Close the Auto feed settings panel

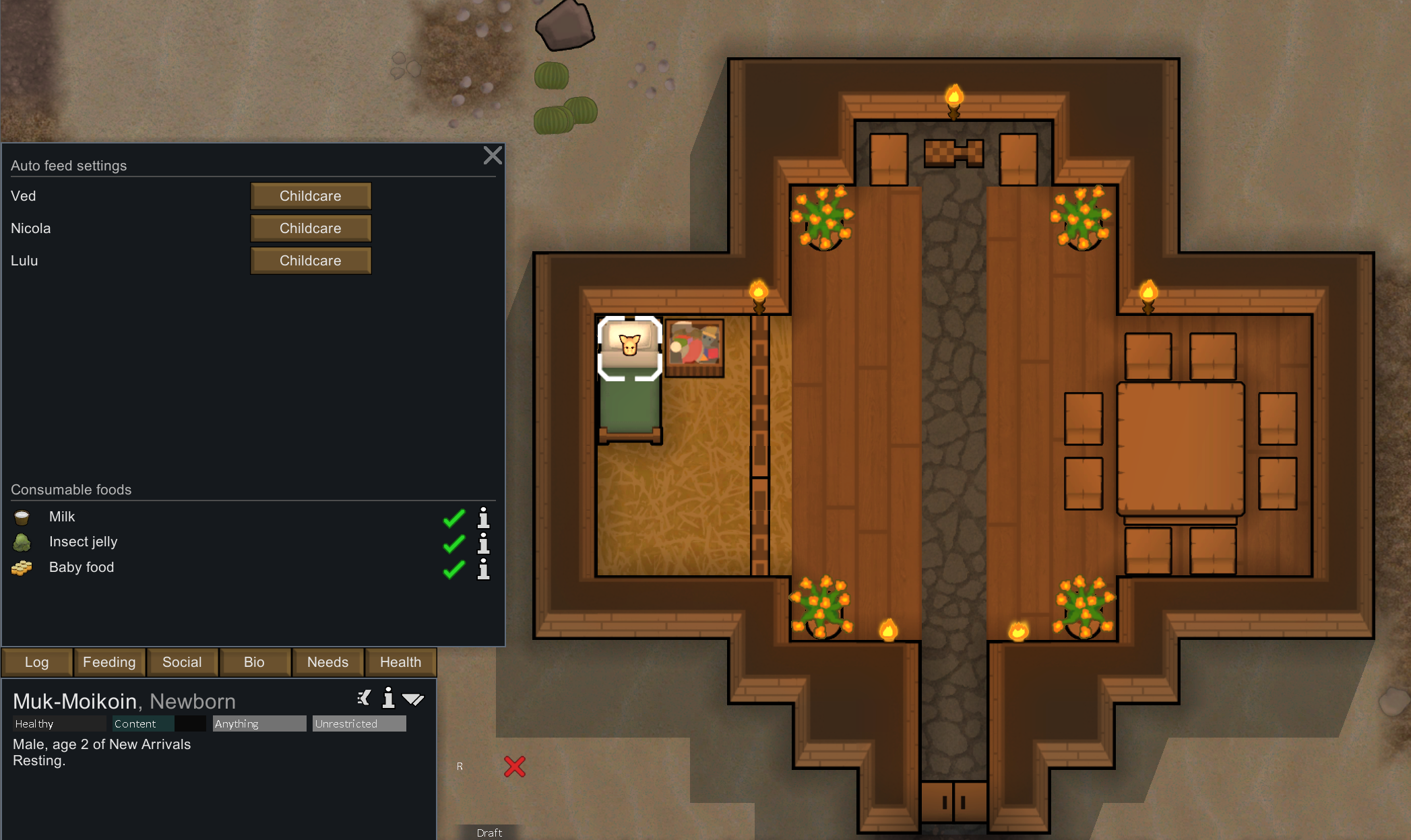coord(493,156)
